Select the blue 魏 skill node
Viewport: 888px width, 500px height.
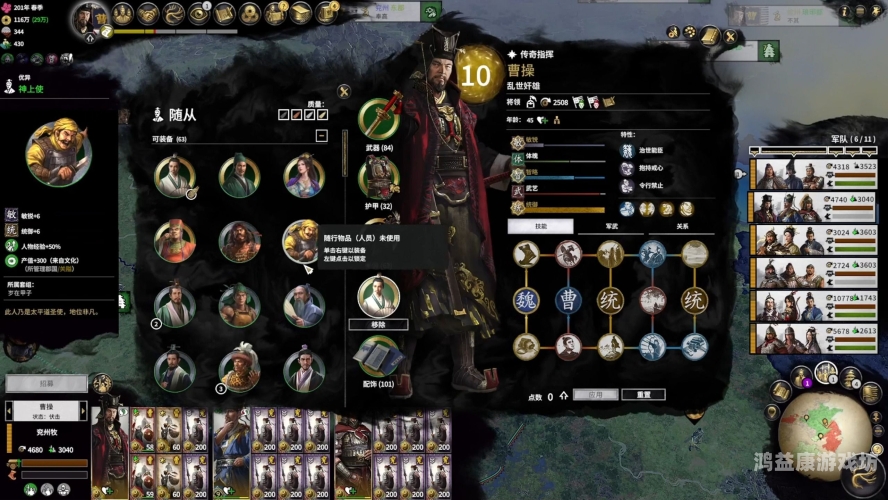527,299
